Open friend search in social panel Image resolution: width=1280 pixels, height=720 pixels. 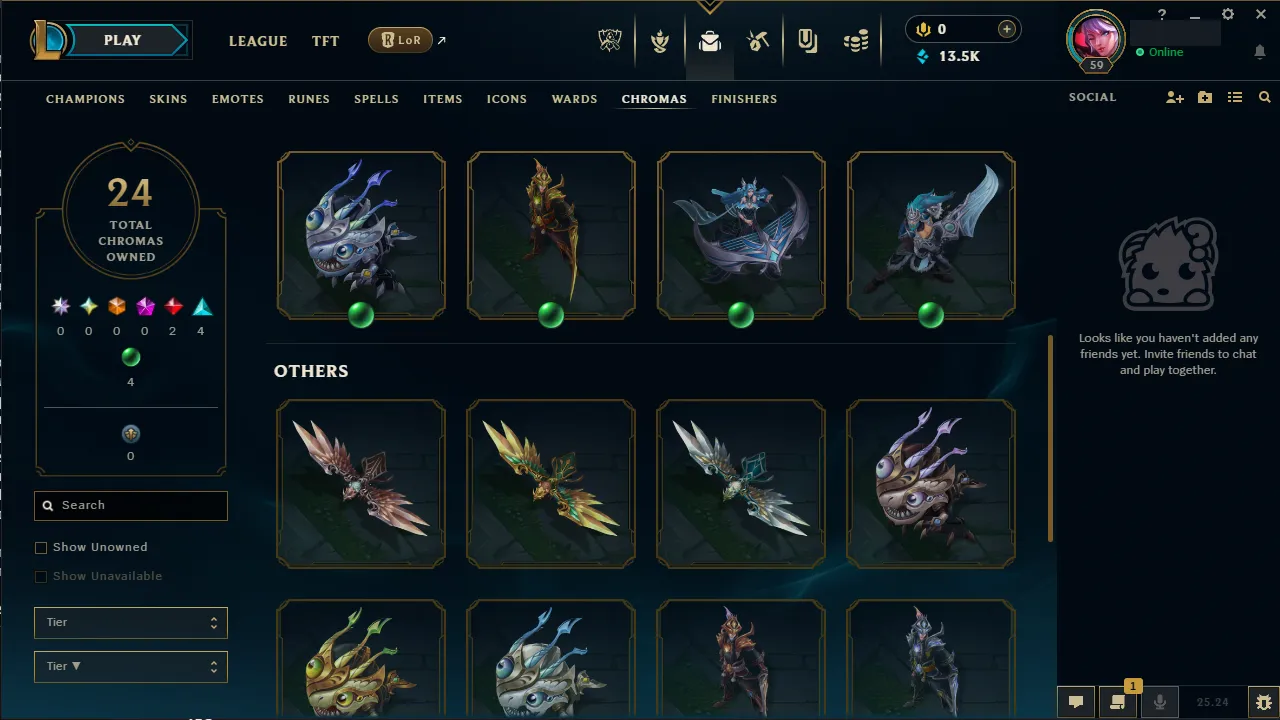pos(1264,97)
